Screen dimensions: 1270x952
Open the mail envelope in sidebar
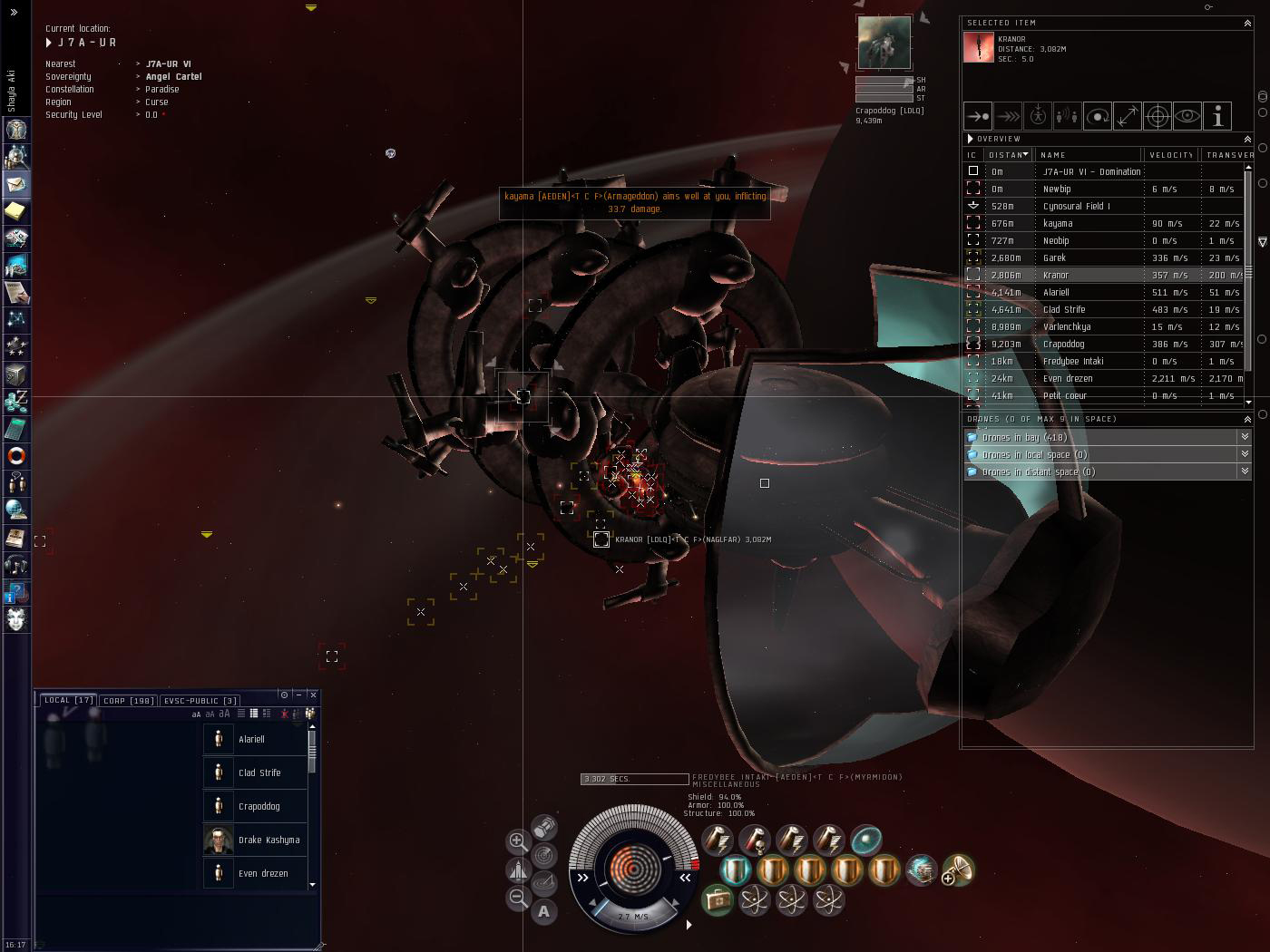[16, 184]
